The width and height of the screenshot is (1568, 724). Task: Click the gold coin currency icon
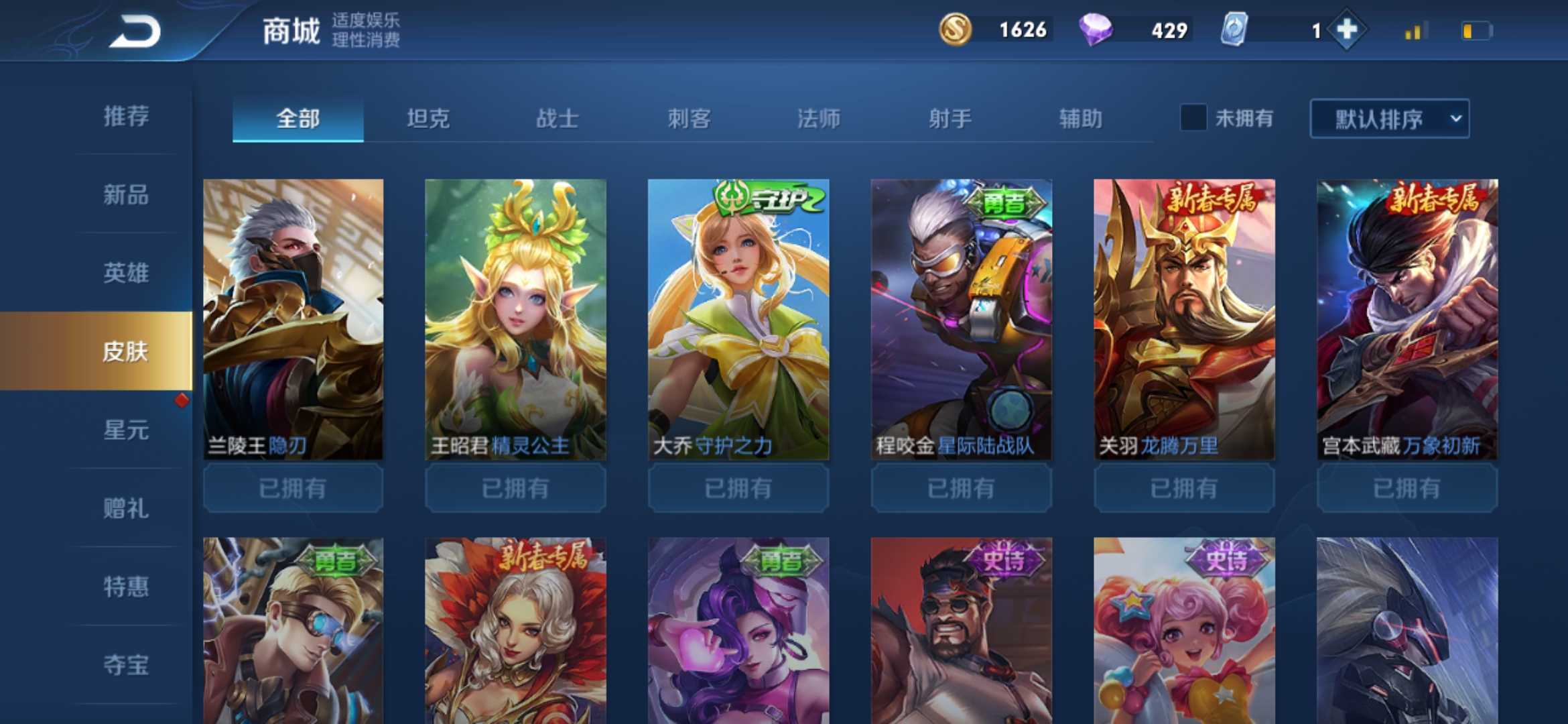956,29
